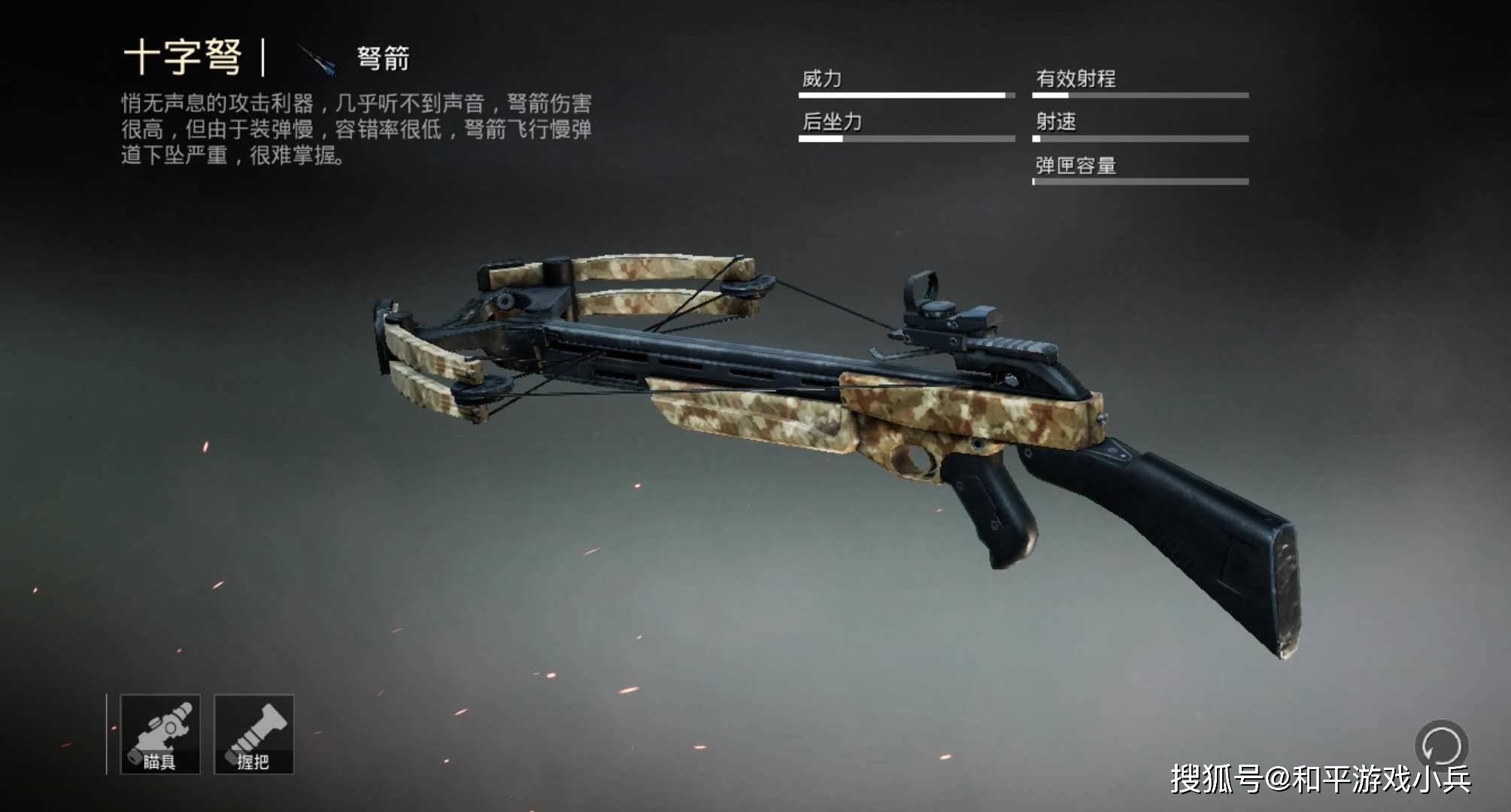Image resolution: width=1511 pixels, height=812 pixels.
Task: Click the circular rotate-reset arrow button
Action: pyautogui.click(x=1441, y=747)
